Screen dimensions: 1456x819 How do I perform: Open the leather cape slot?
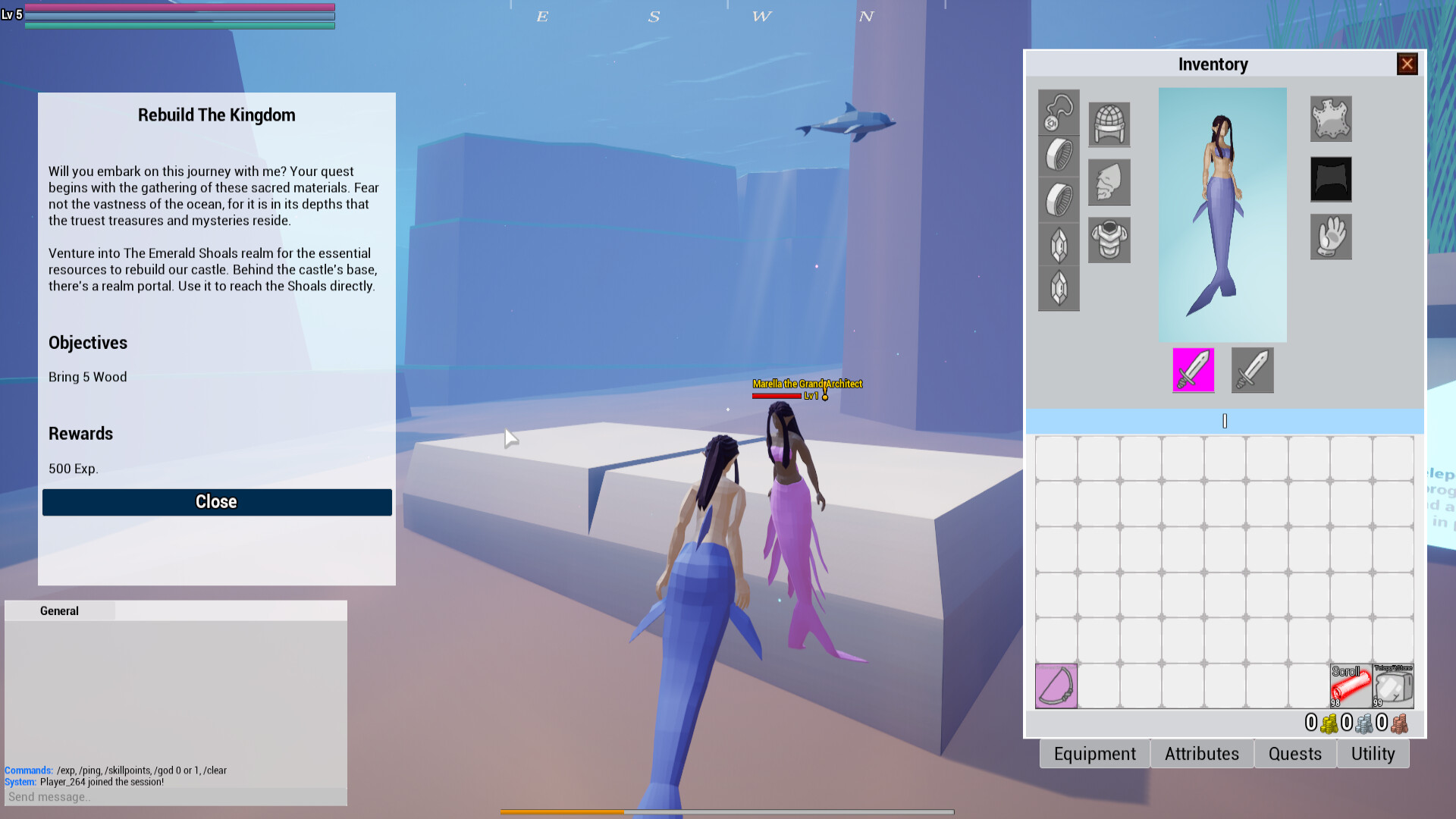pyautogui.click(x=1331, y=119)
